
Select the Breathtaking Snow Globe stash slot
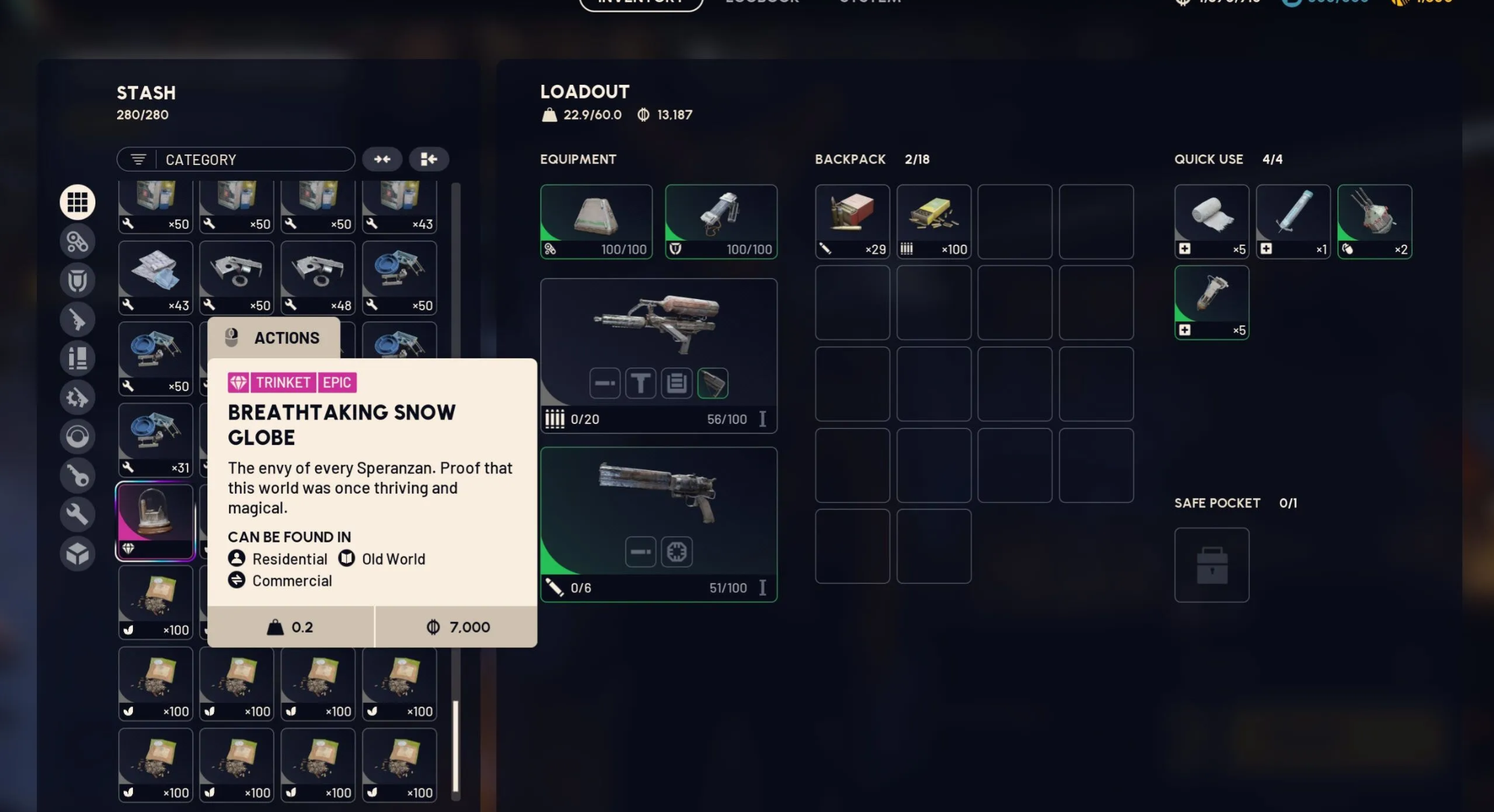pyautogui.click(x=155, y=521)
